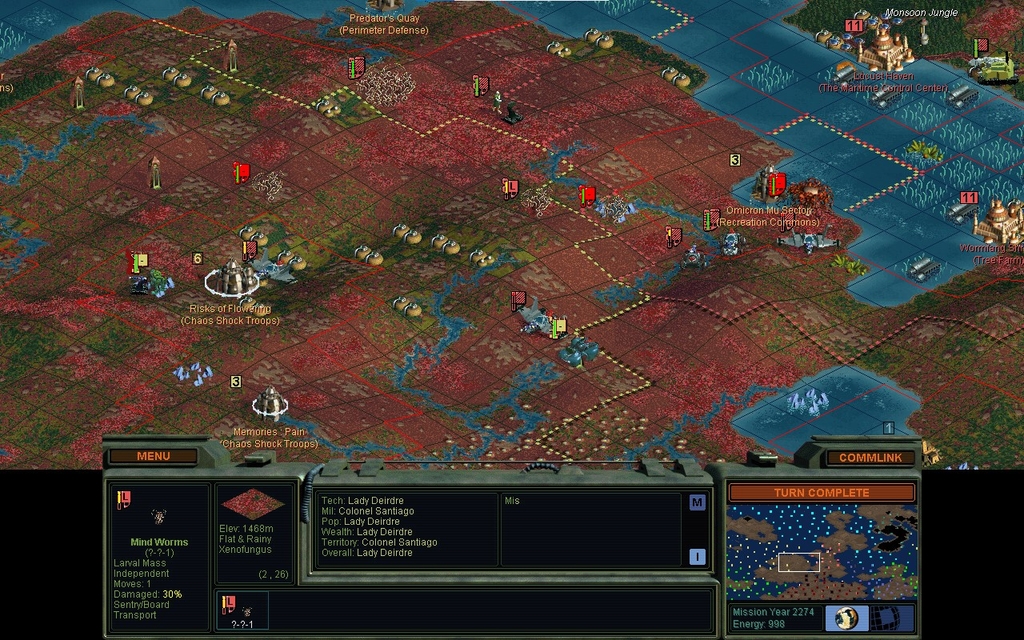Screen dimensions: 1024x640
Task: Toggle the M message button
Action: click(697, 502)
